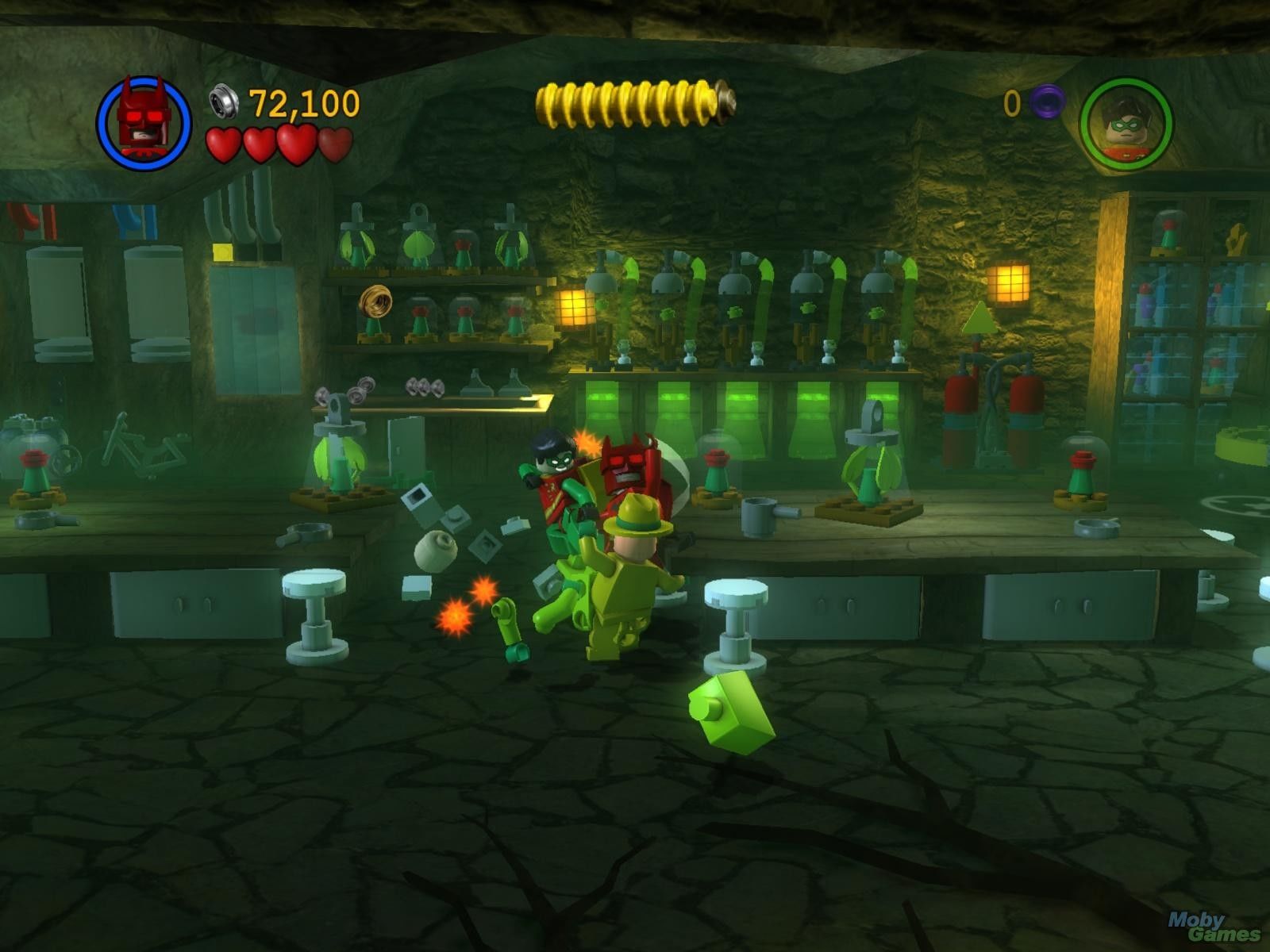Viewport: 1270px width, 952px height.
Task: Select the Robin player two portrait
Action: pos(1126,123)
